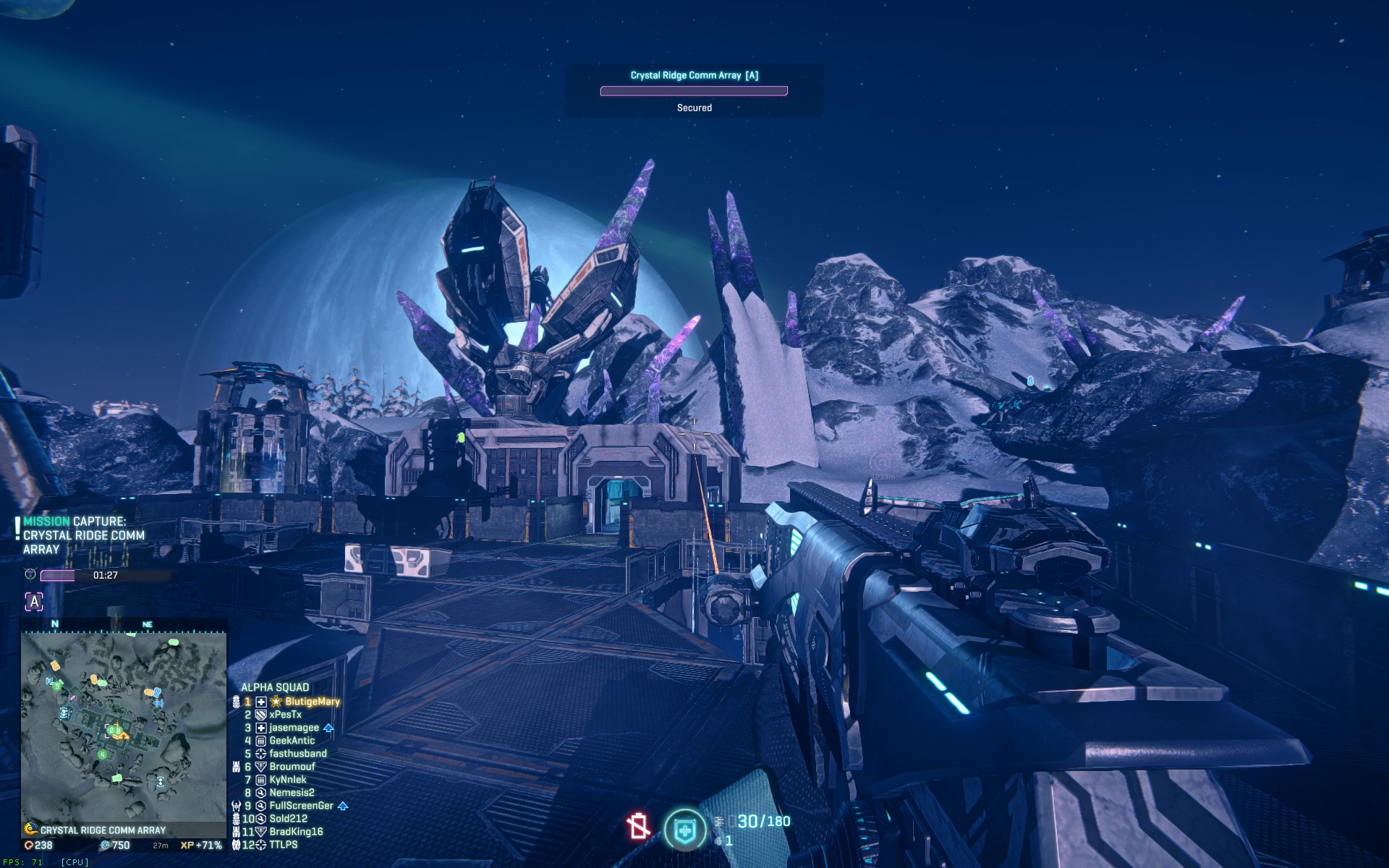Image resolution: width=1389 pixels, height=868 pixels.
Task: Choose squad member xPesTx
Action: pyautogui.click(x=285, y=715)
